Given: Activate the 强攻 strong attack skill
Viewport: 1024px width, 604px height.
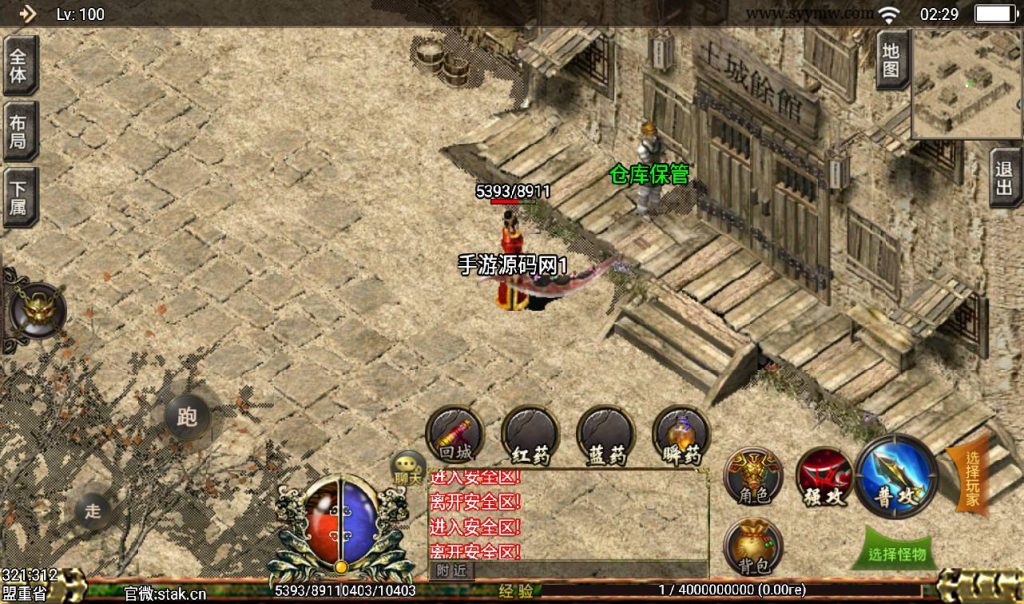Looking at the screenshot, I should pos(823,476).
